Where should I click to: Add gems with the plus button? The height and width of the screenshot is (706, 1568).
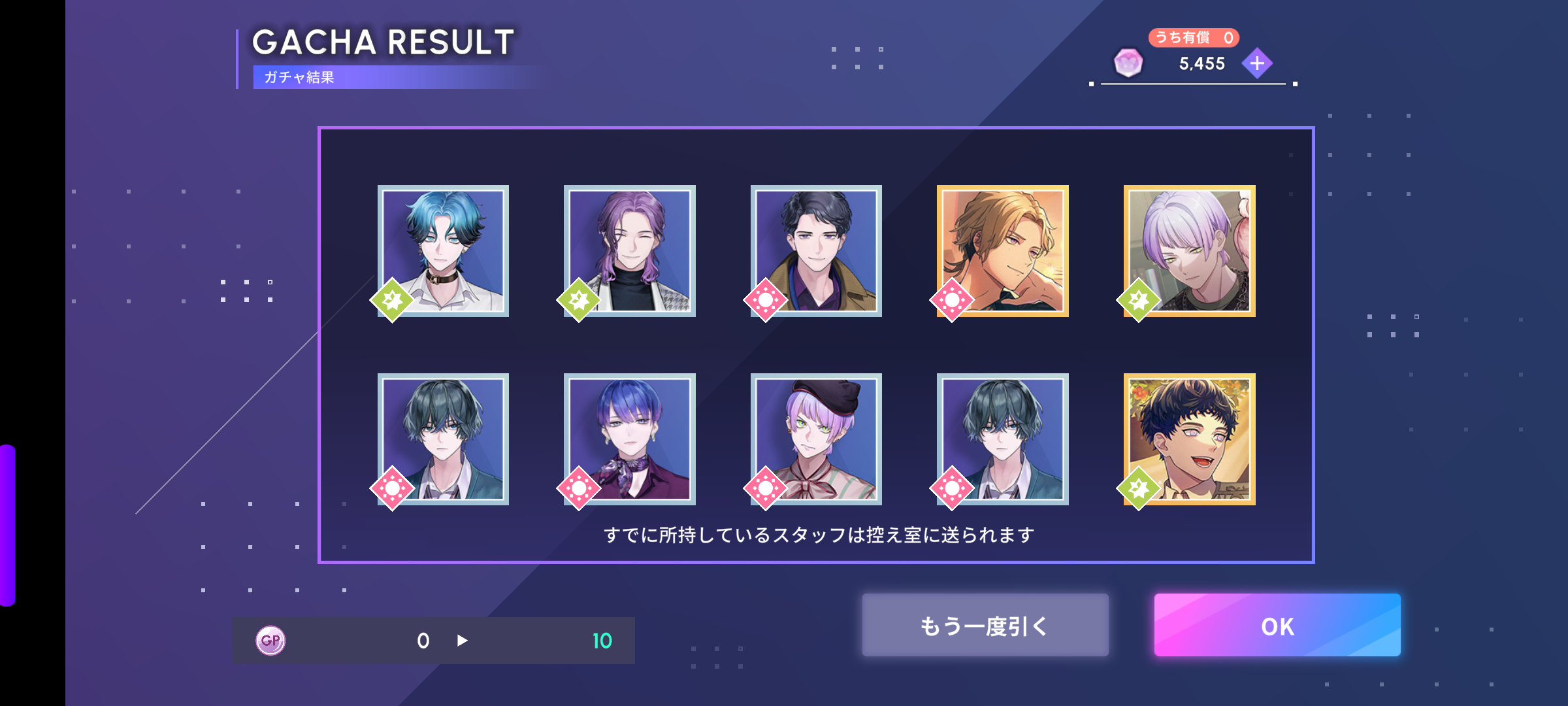(1257, 63)
